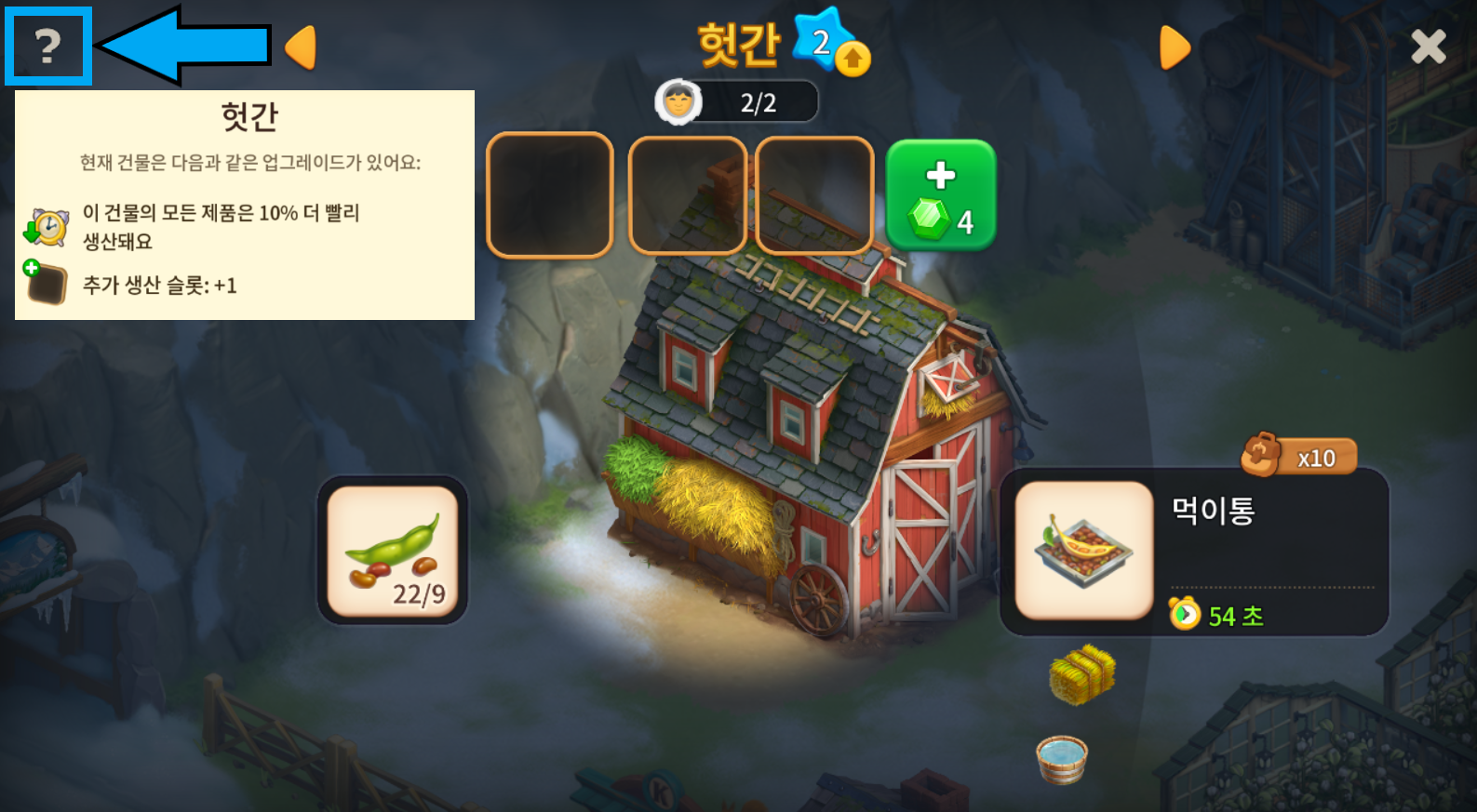Select the wooden water bucket icon
Screen dimensions: 1477x812
[x=1062, y=758]
